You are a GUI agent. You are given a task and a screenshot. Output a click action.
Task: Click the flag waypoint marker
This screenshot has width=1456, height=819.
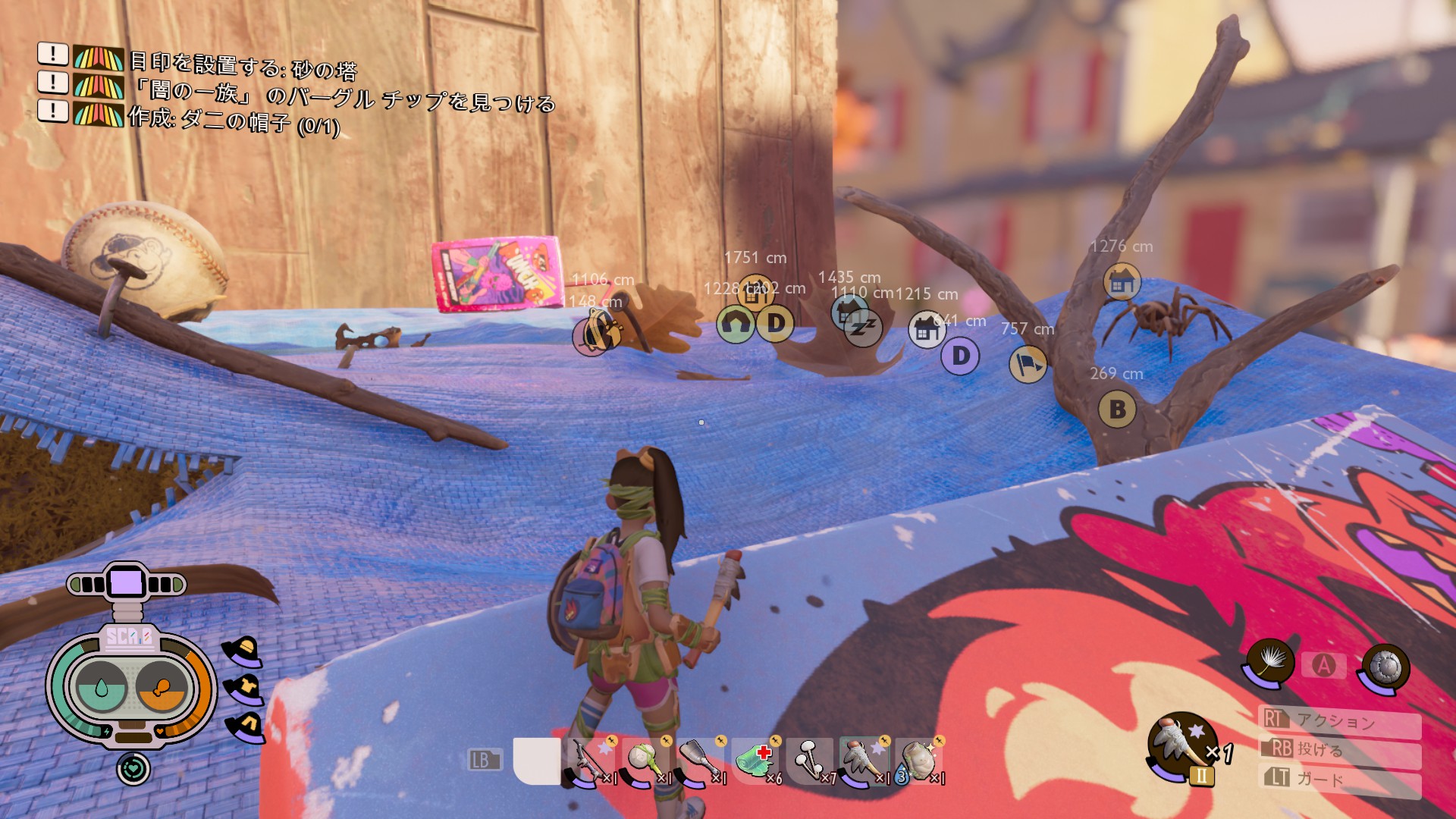coord(1028,364)
